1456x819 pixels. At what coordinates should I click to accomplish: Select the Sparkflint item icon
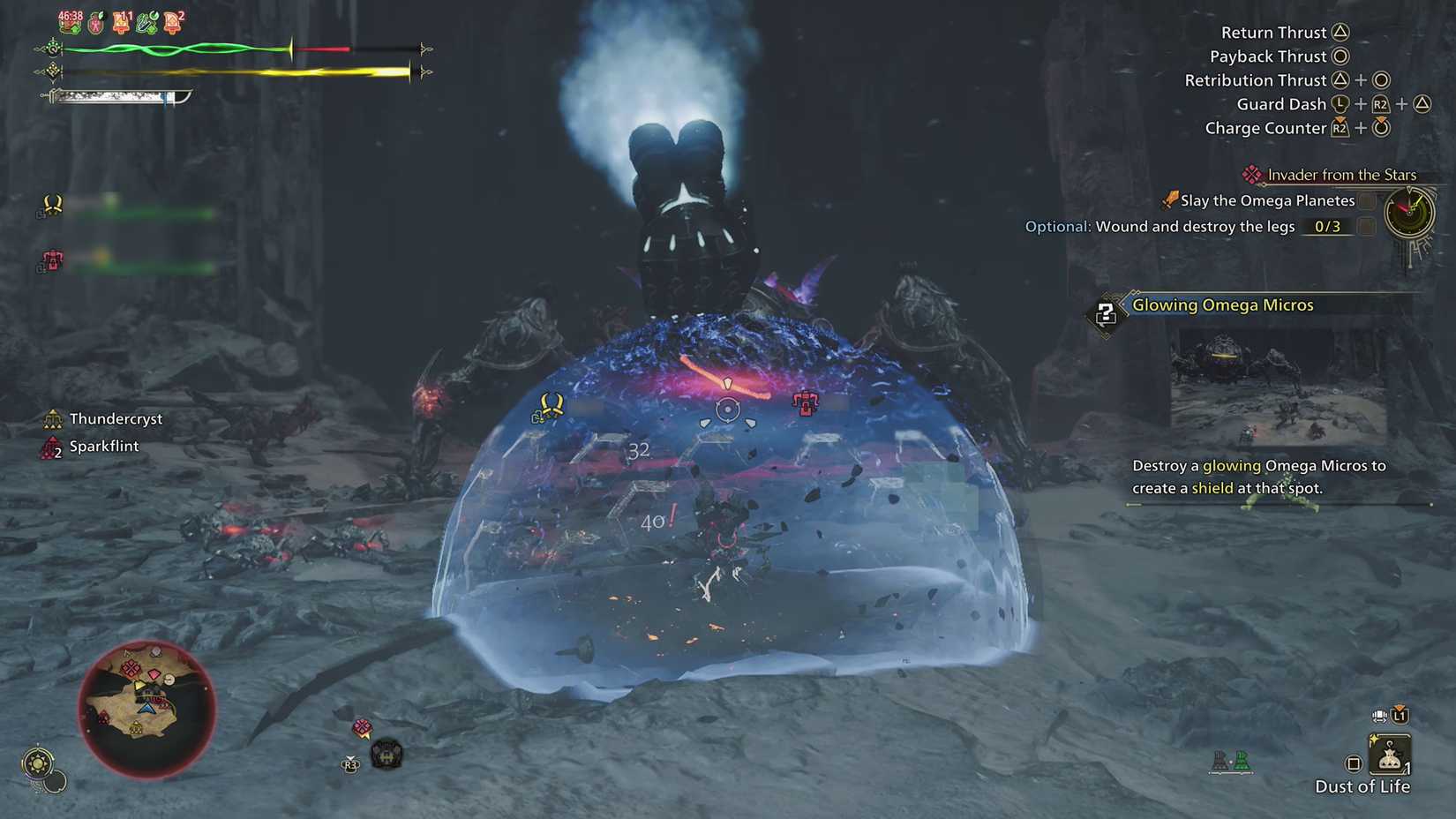pyautogui.click(x=51, y=446)
